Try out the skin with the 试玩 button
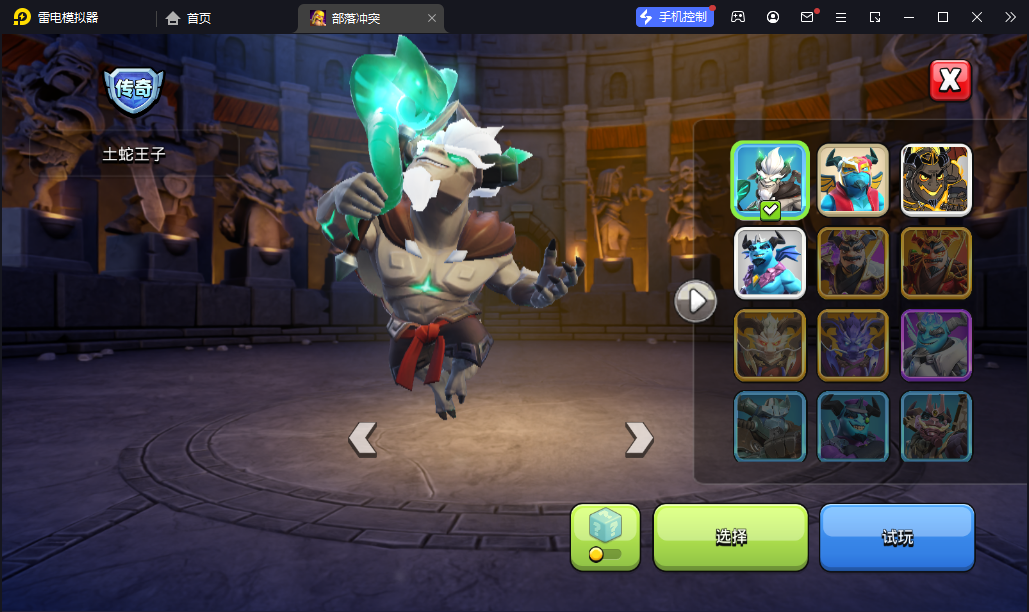Viewport: 1029px width, 612px height. [897, 537]
